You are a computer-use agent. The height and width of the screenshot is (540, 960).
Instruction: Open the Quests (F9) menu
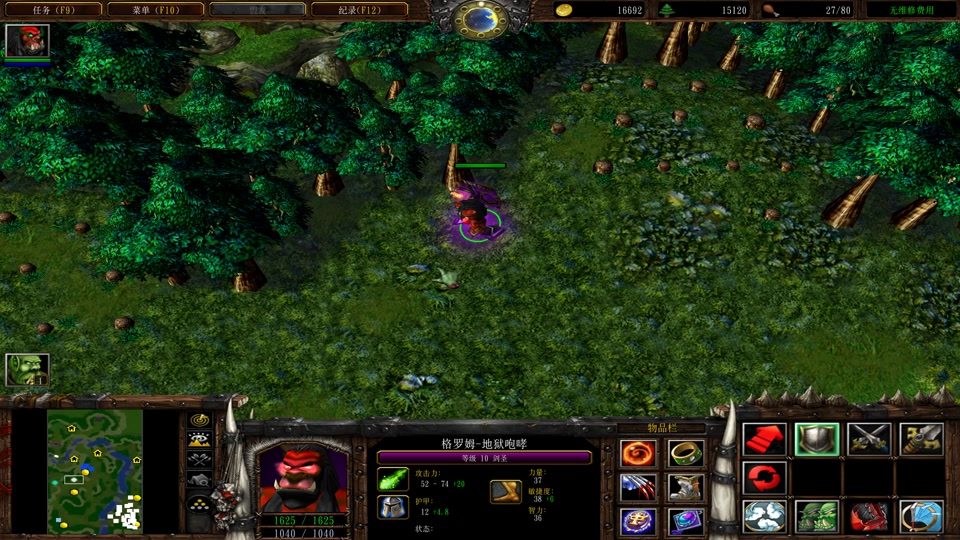click(52, 9)
